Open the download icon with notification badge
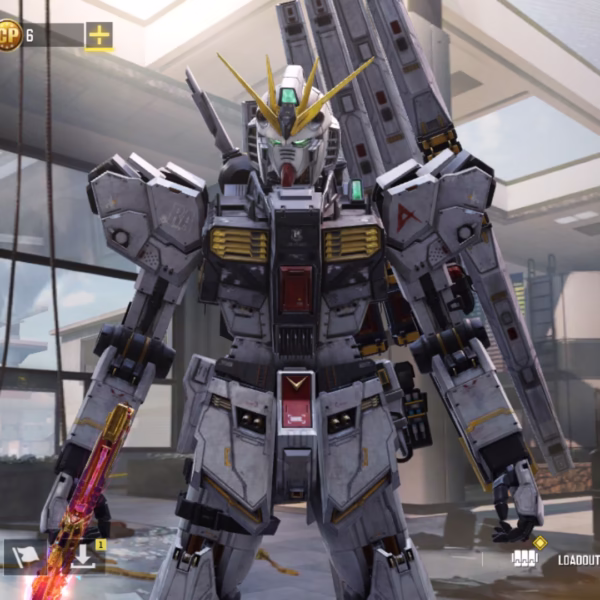The height and width of the screenshot is (600, 600). [x=84, y=556]
